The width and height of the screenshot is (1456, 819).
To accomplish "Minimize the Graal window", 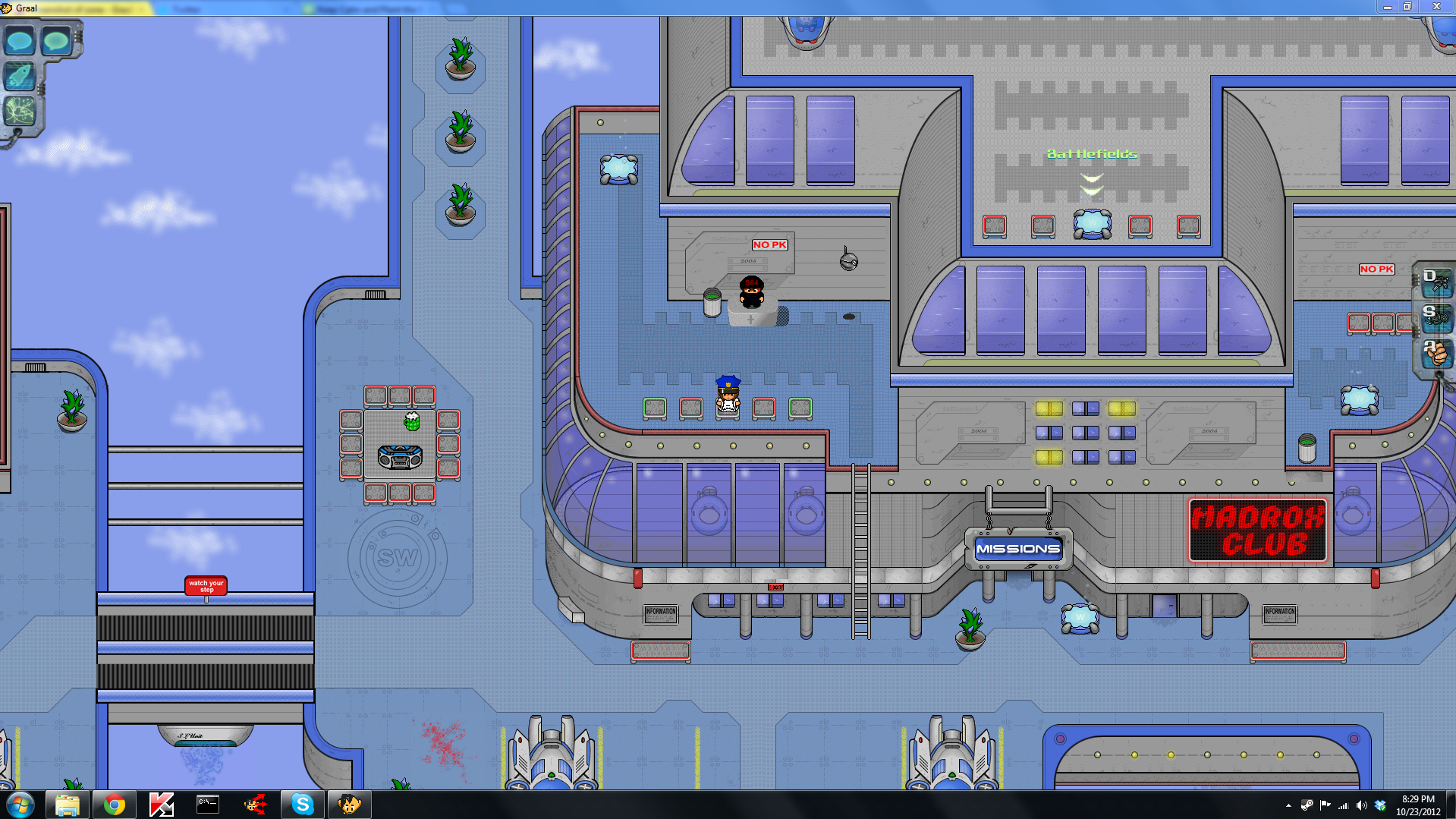I will (1387, 7).
